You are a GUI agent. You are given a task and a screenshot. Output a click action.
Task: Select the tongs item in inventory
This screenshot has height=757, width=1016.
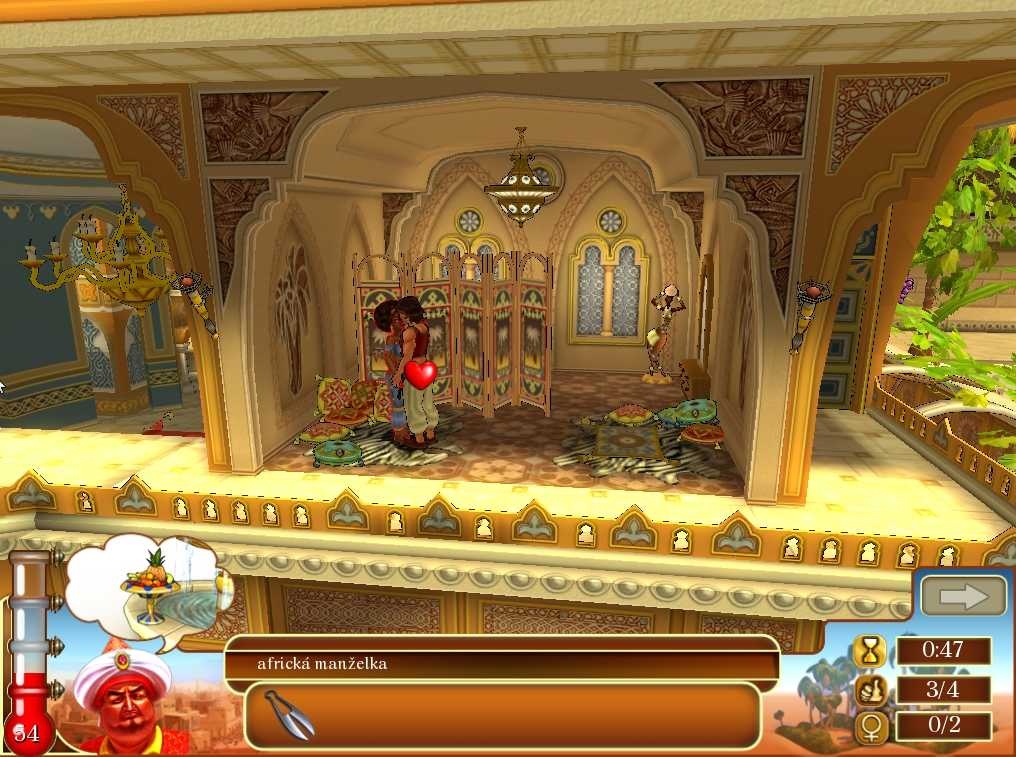pyautogui.click(x=289, y=714)
